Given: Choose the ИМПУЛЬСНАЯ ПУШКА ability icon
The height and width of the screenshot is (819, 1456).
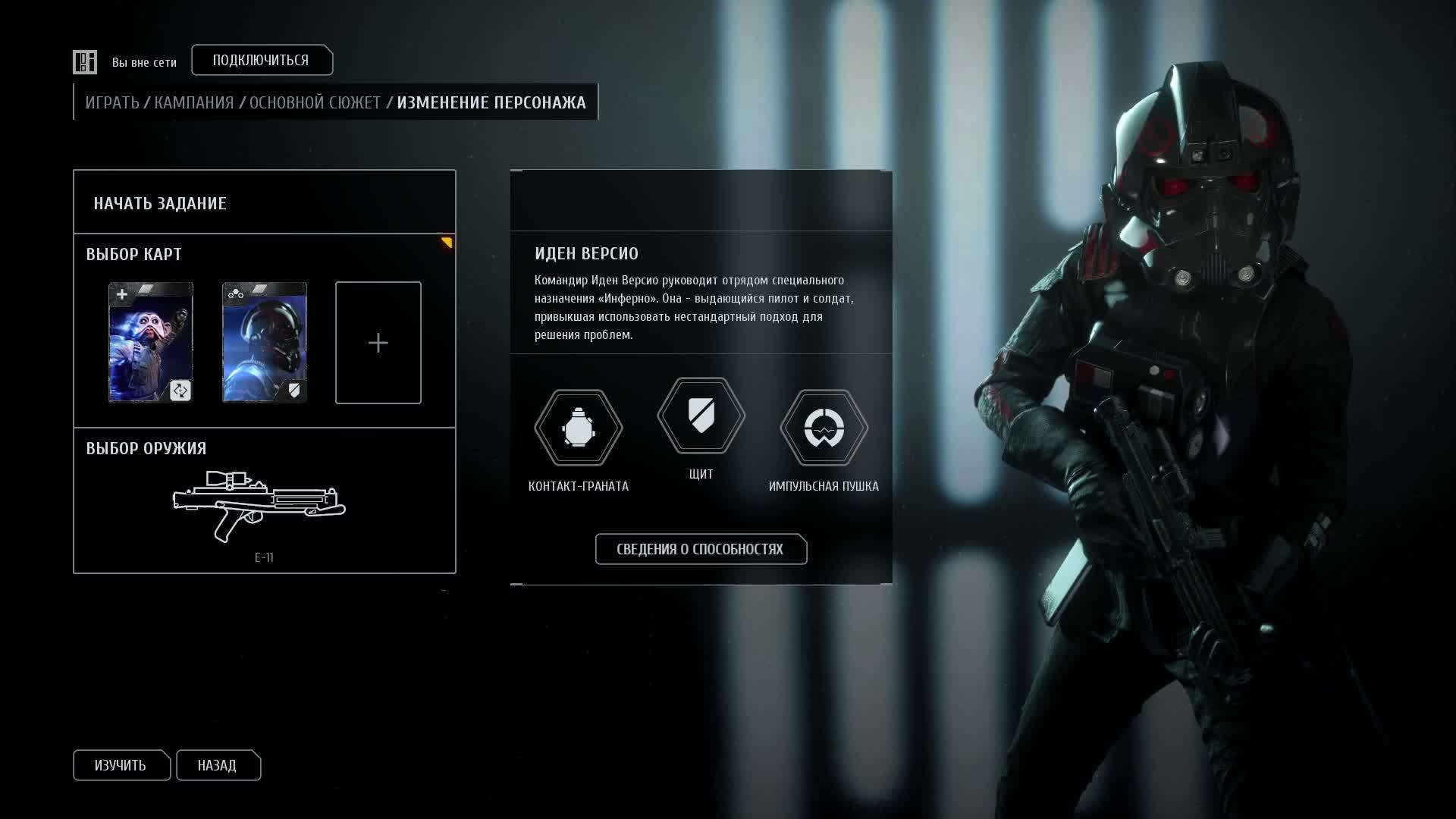Looking at the screenshot, I should coord(824,428).
